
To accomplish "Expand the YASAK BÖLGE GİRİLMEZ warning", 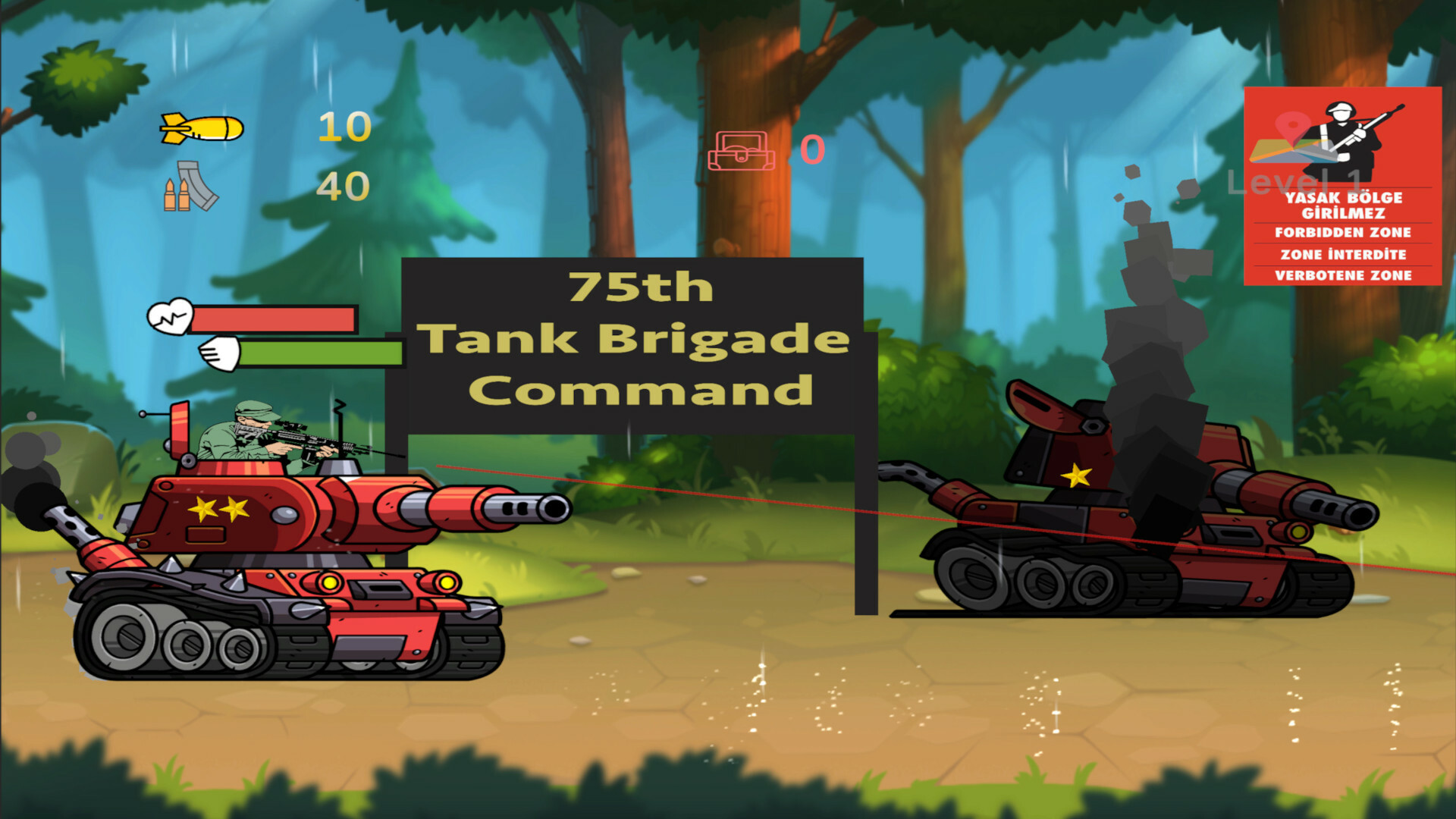I will pos(1346,205).
